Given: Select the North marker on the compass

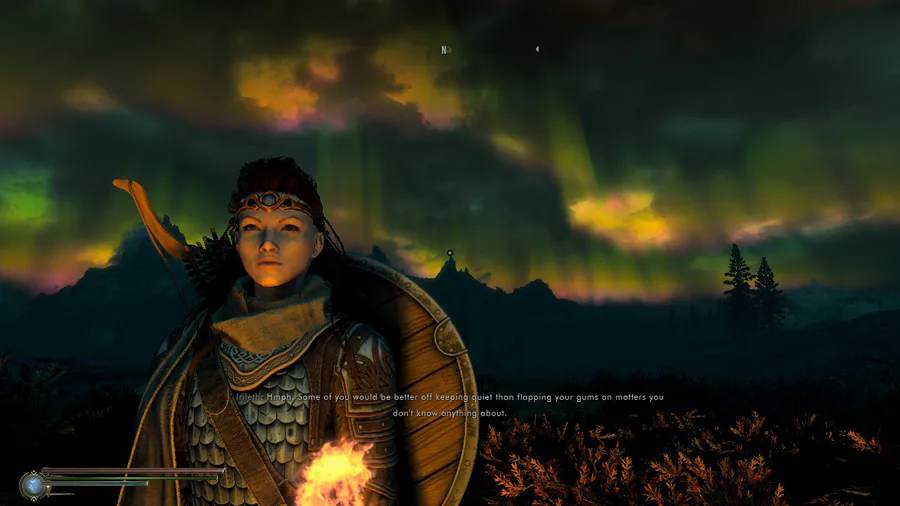Looking at the screenshot, I should click(x=445, y=49).
